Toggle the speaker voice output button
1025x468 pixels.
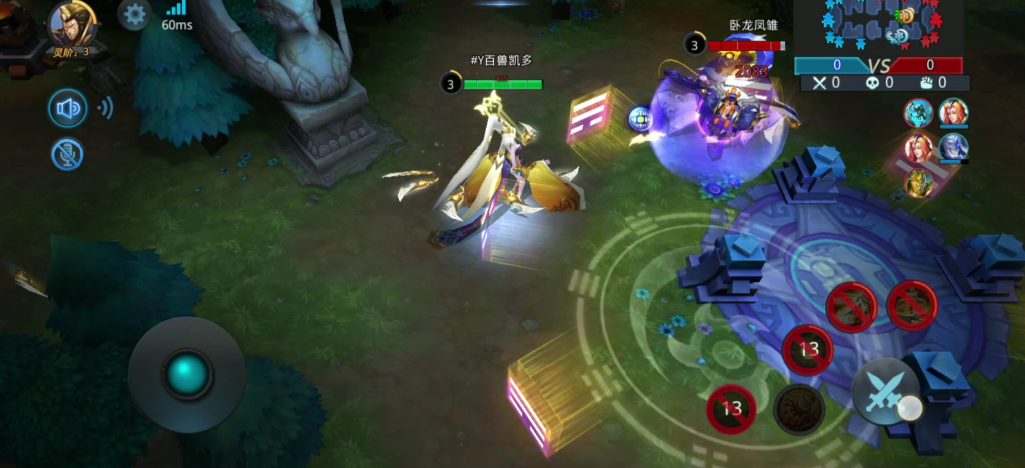click(68, 108)
